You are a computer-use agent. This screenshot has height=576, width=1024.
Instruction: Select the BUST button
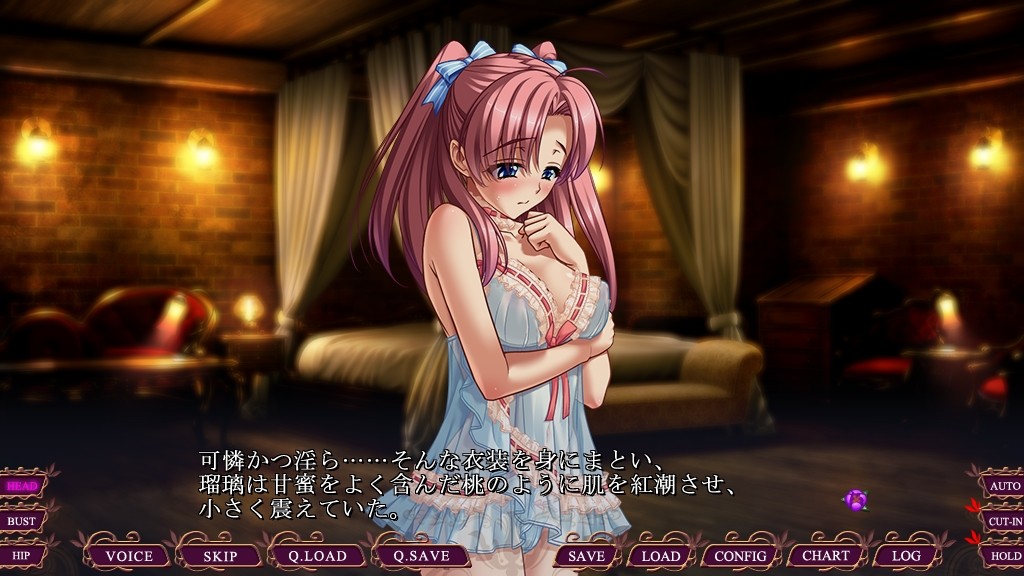tap(22, 521)
